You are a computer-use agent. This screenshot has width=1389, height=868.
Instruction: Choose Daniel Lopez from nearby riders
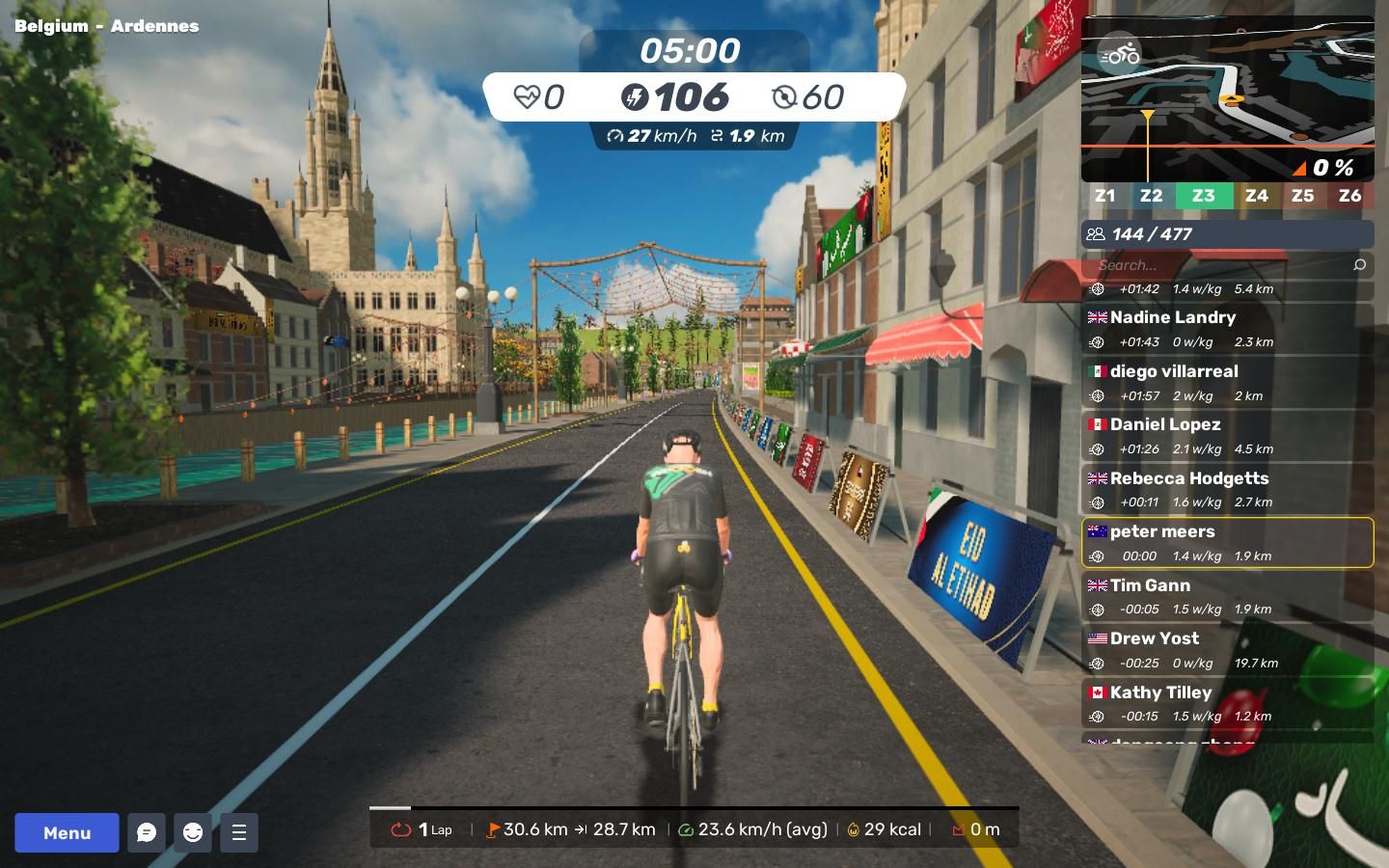[1227, 435]
